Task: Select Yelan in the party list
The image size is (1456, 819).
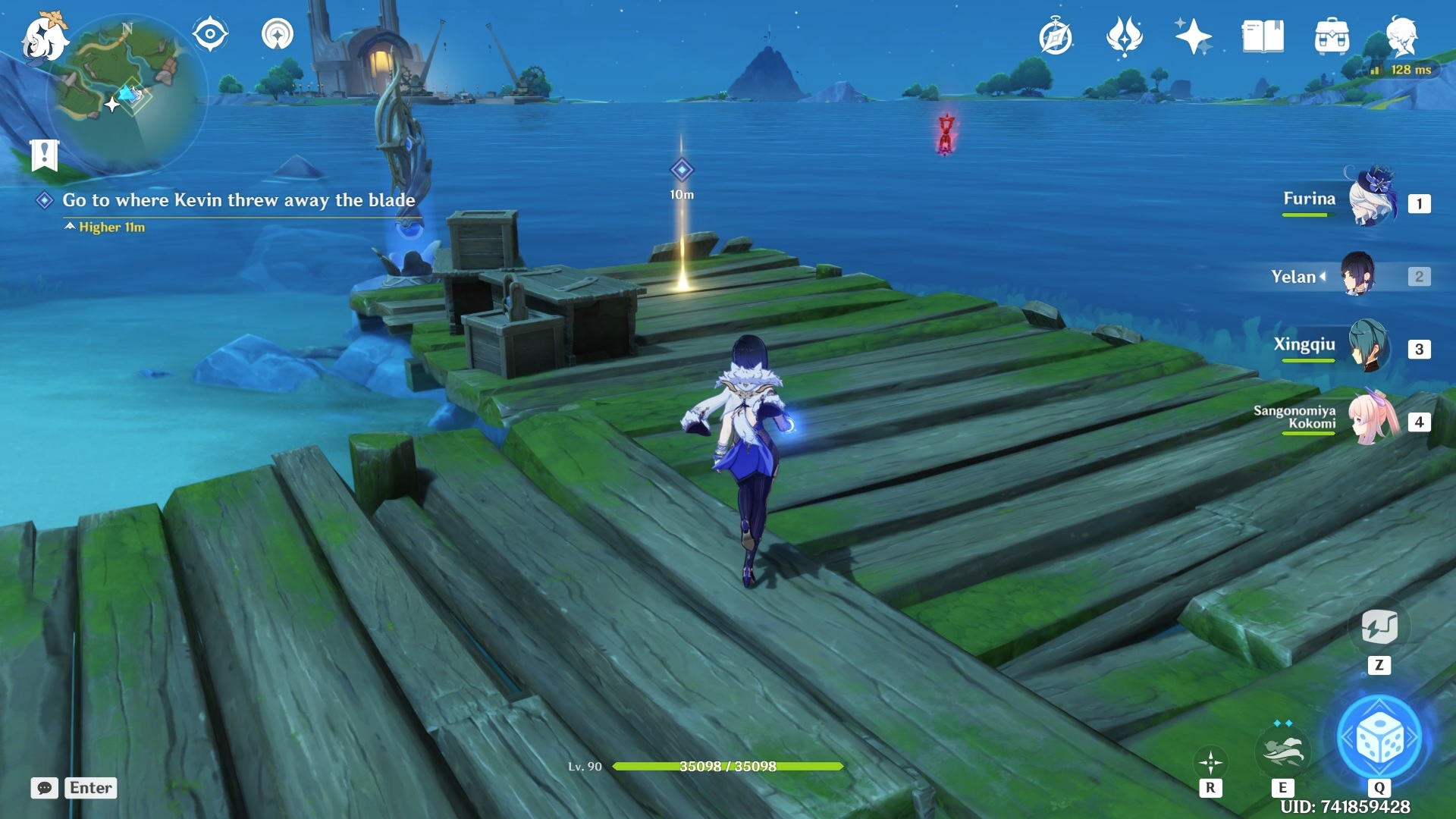Action: (x=1357, y=275)
